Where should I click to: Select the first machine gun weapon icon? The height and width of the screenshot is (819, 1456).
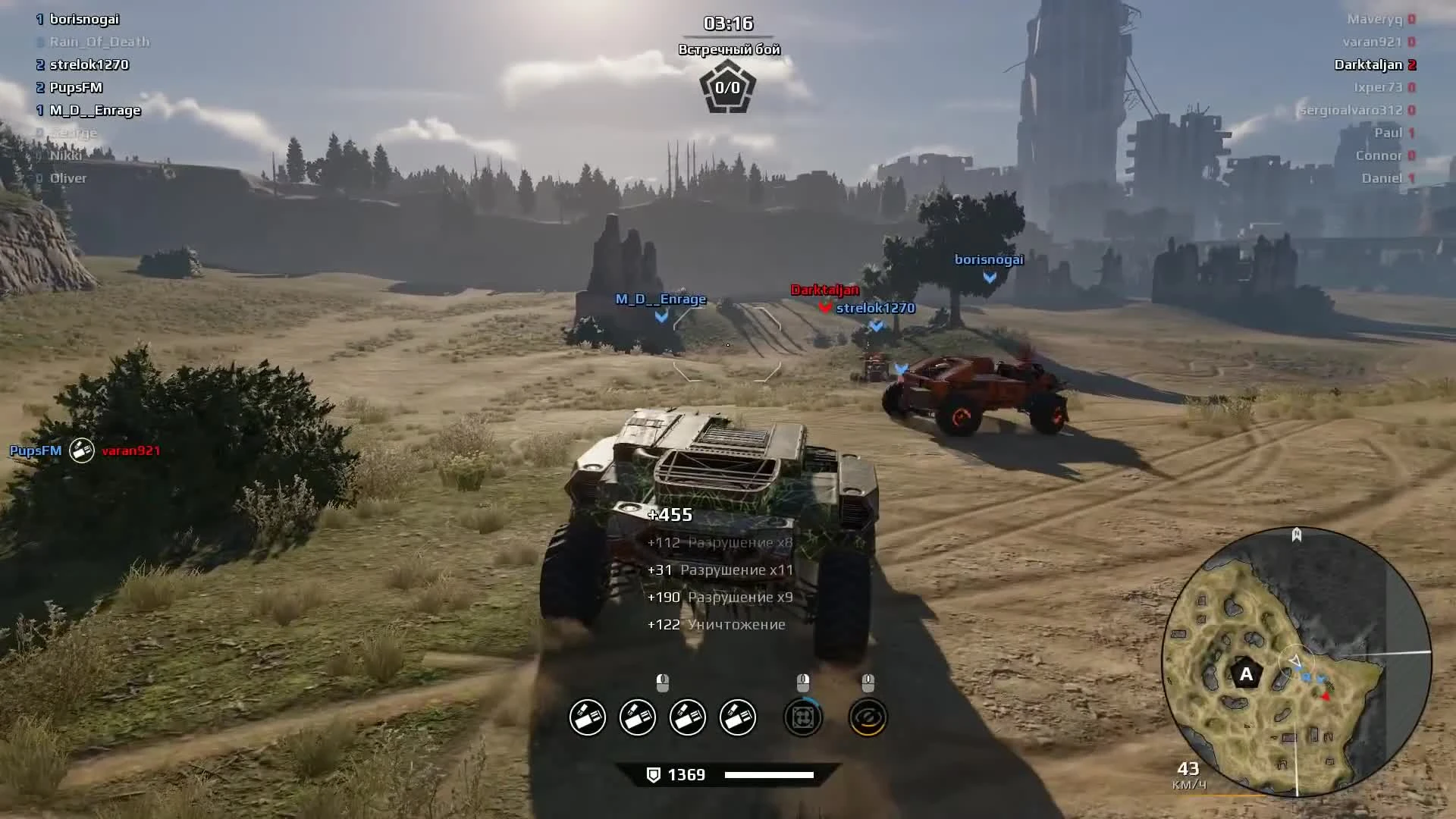coord(588,717)
